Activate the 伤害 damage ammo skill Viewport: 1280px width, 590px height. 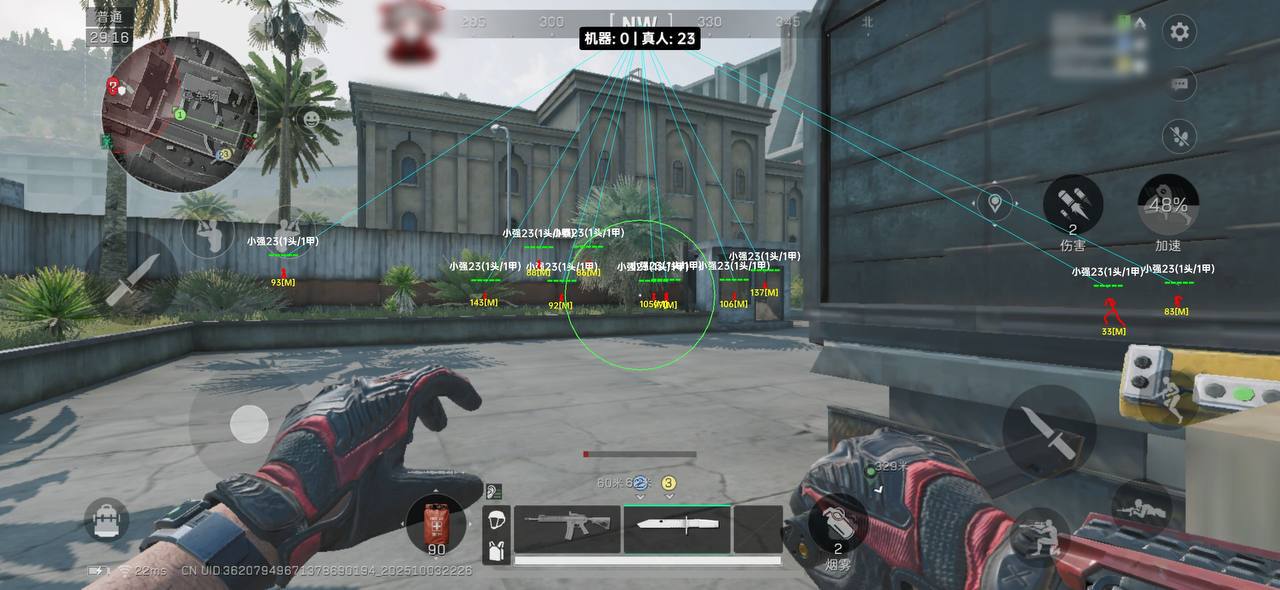(x=1073, y=205)
